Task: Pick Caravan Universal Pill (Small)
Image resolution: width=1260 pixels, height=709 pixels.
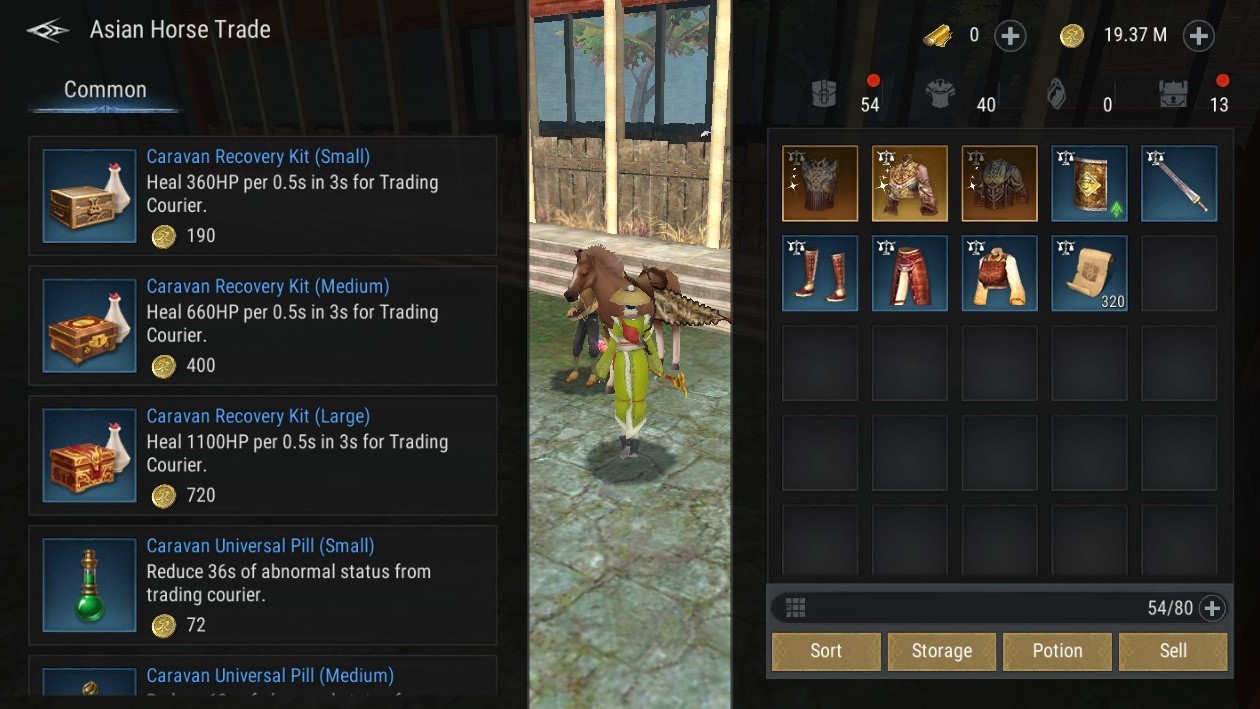Action: point(262,586)
